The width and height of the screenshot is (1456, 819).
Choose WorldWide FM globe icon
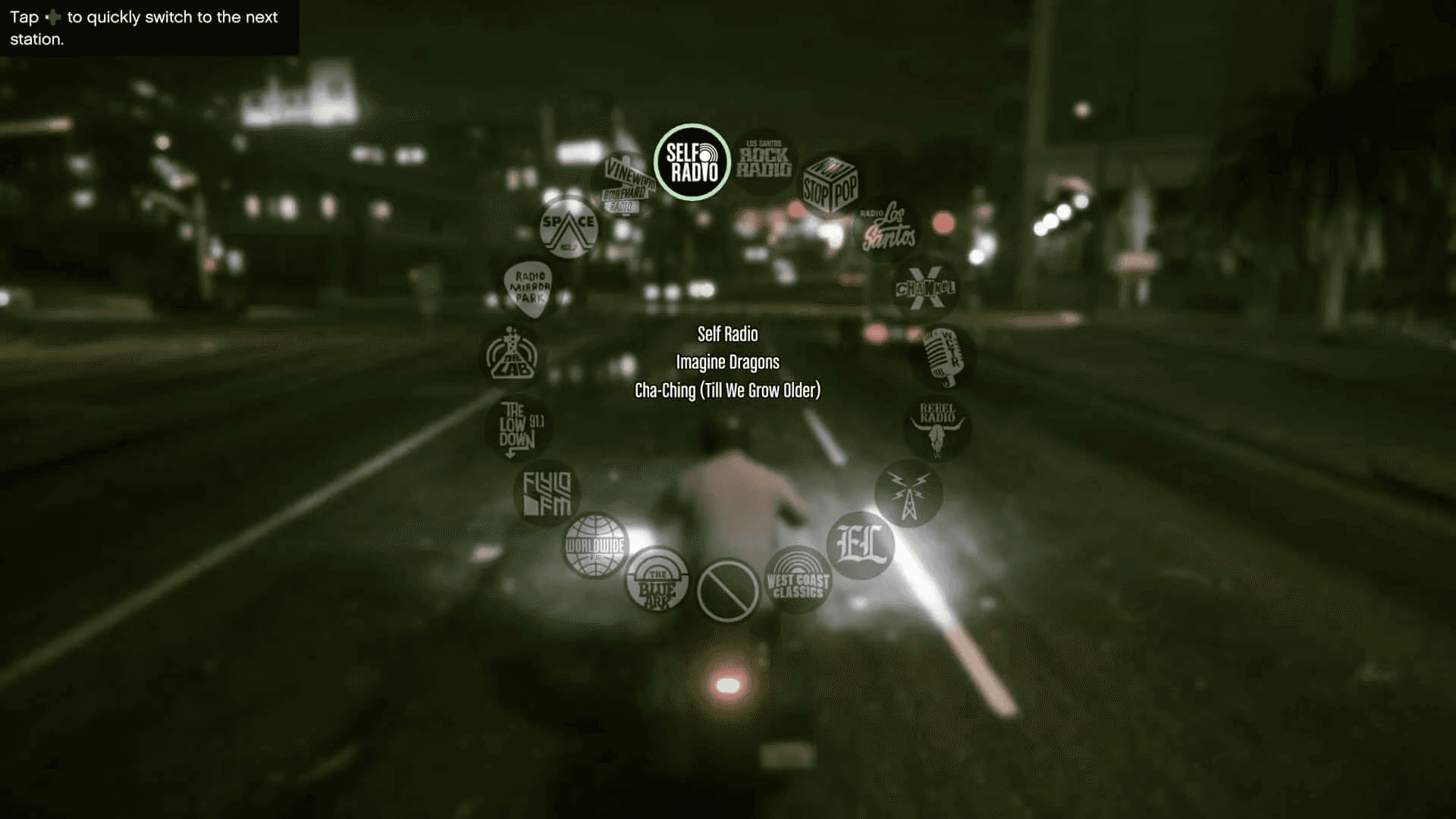(595, 545)
